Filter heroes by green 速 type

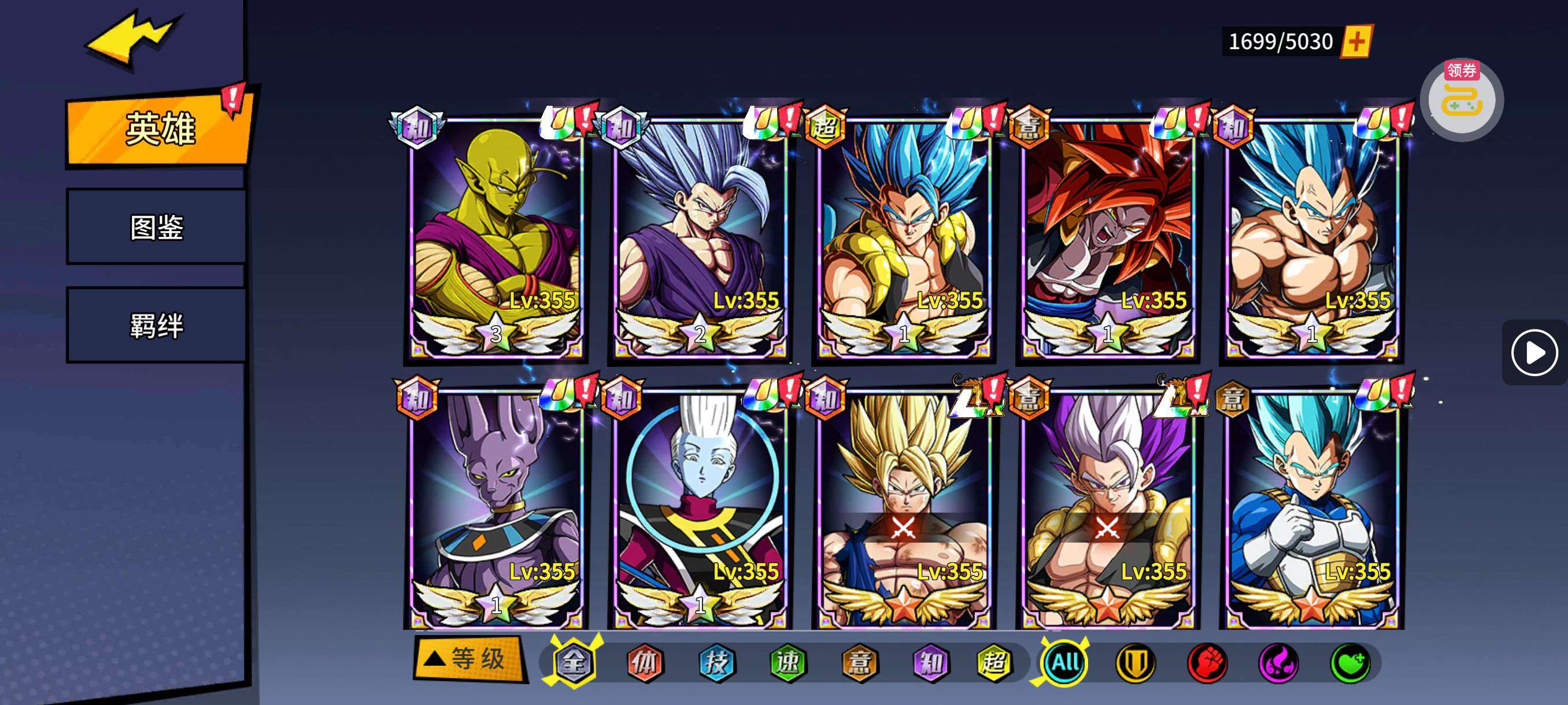pyautogui.click(x=788, y=662)
